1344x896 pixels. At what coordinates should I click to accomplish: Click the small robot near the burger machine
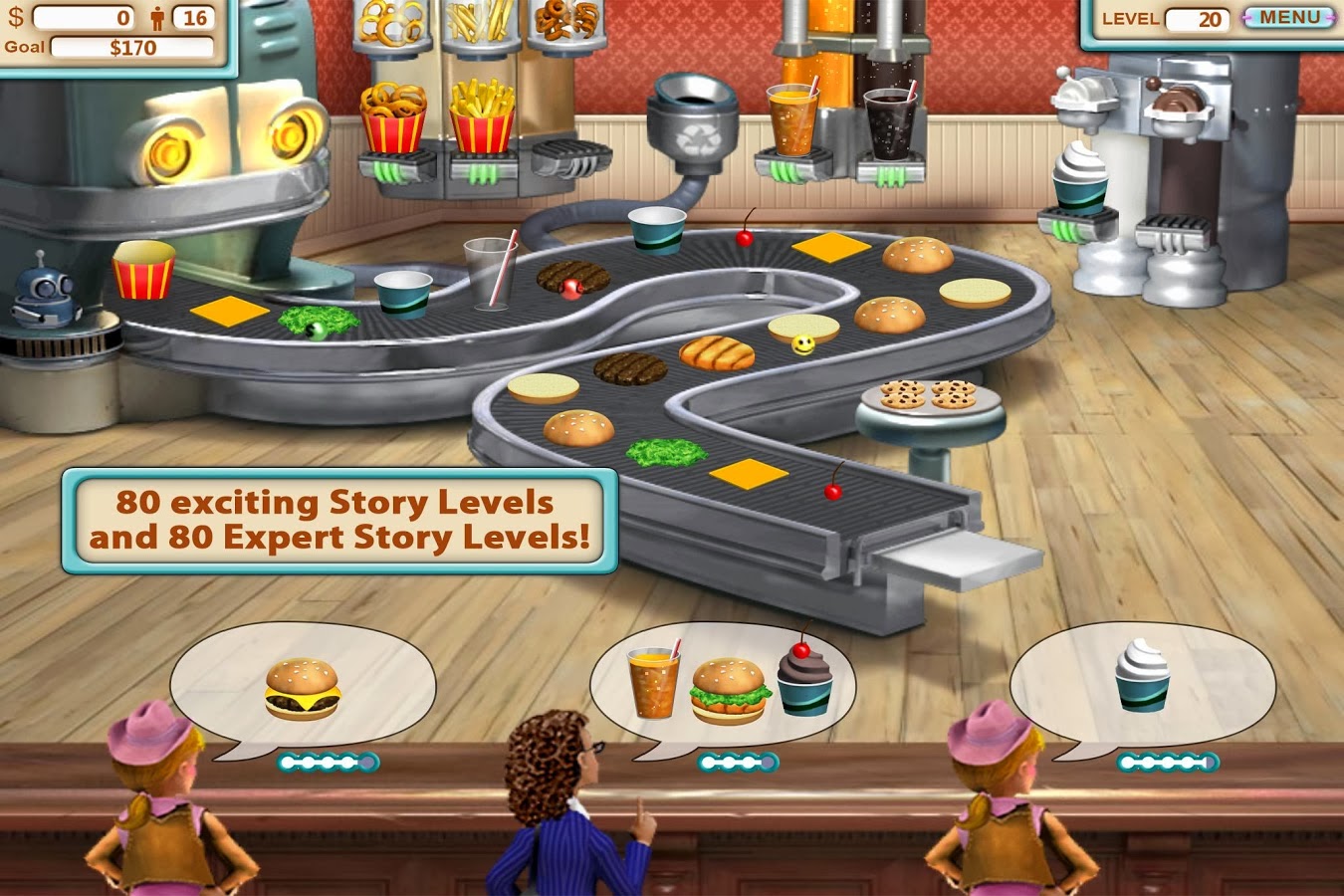[x=40, y=294]
